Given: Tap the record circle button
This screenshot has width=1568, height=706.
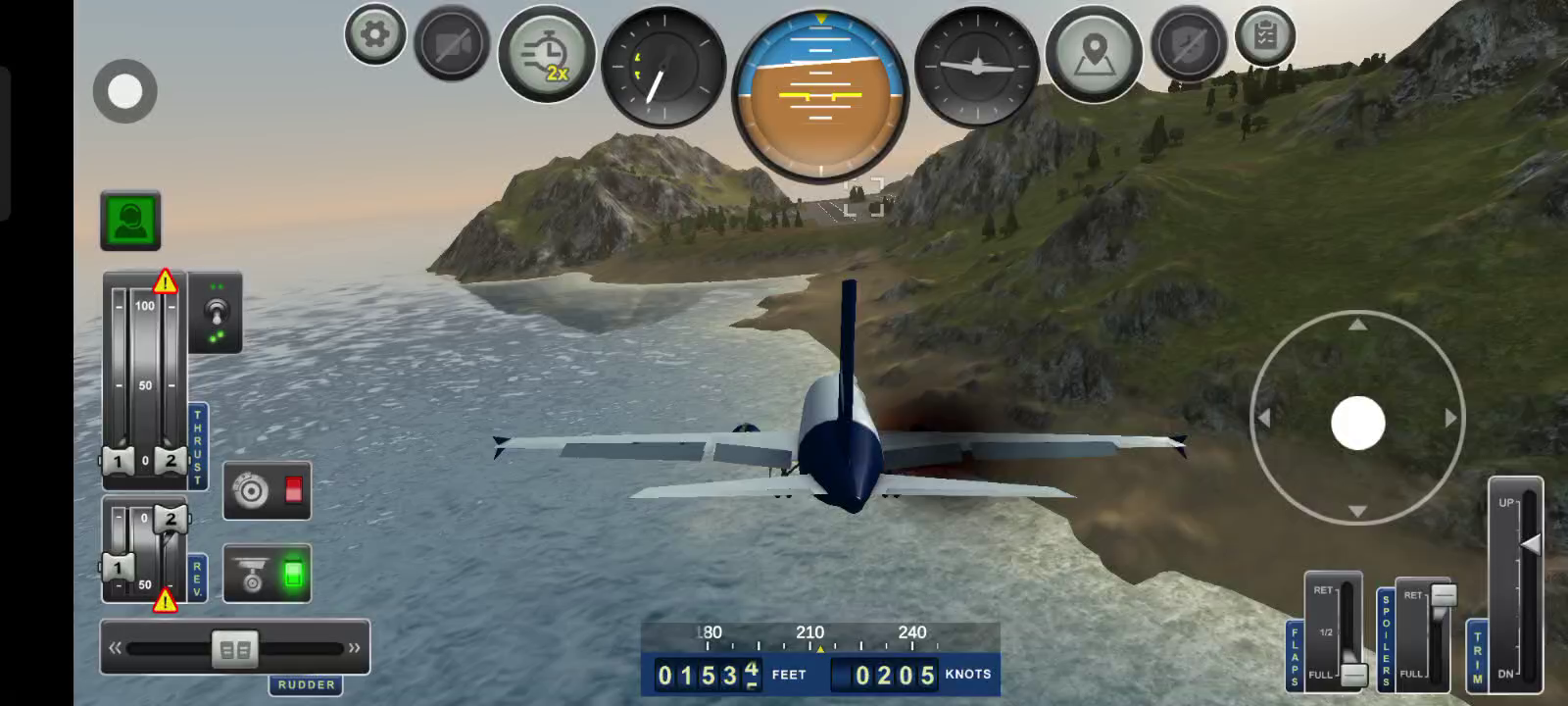Looking at the screenshot, I should point(124,91).
